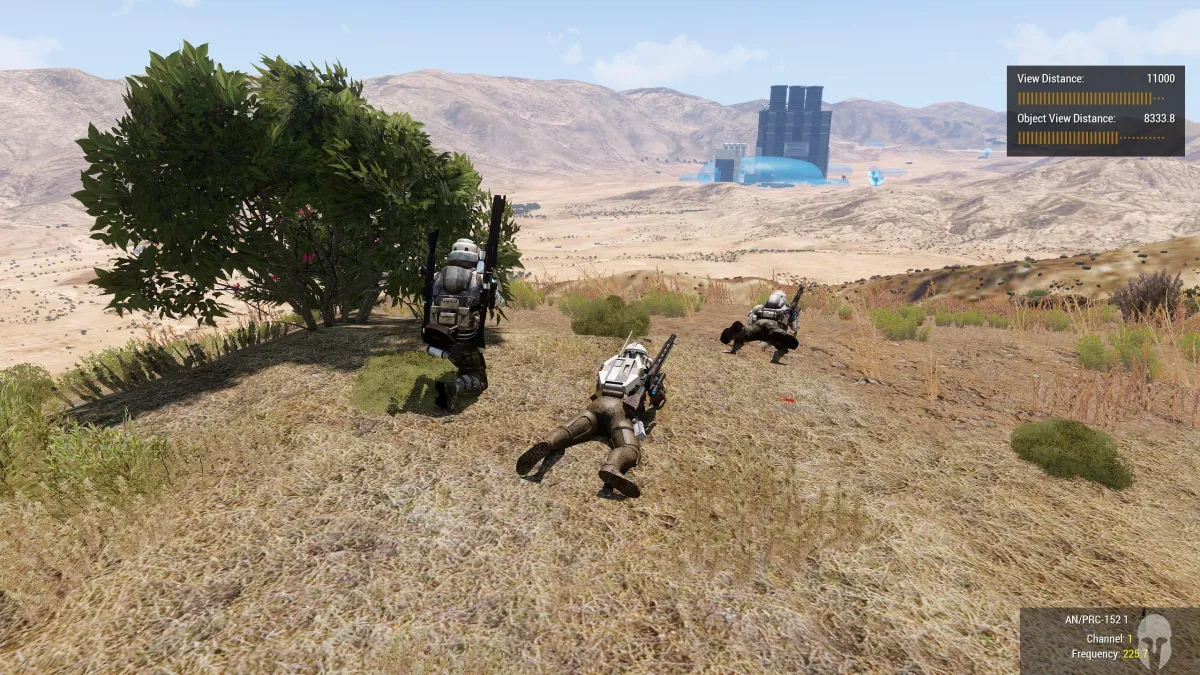Adjust the Object View Distance slider bar

[1090, 138]
